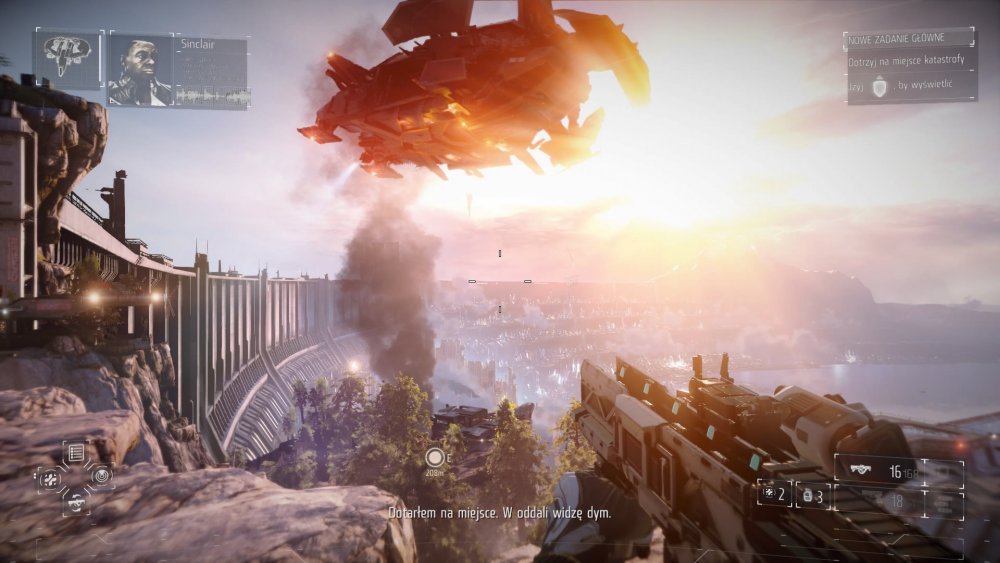The height and width of the screenshot is (563, 1000).
Task: Open the faction emblem panel beside Sinclair
Action: [x=68, y=58]
